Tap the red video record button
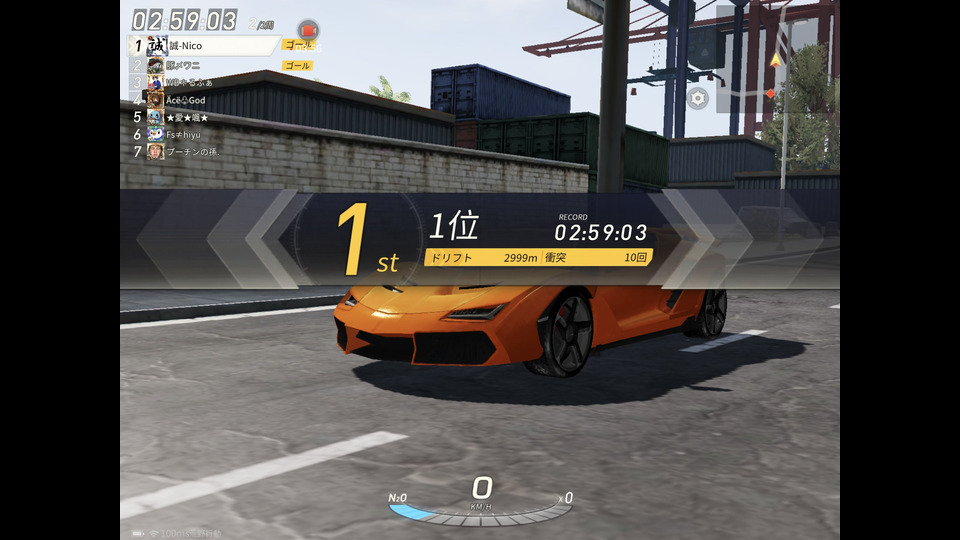 (x=308, y=31)
